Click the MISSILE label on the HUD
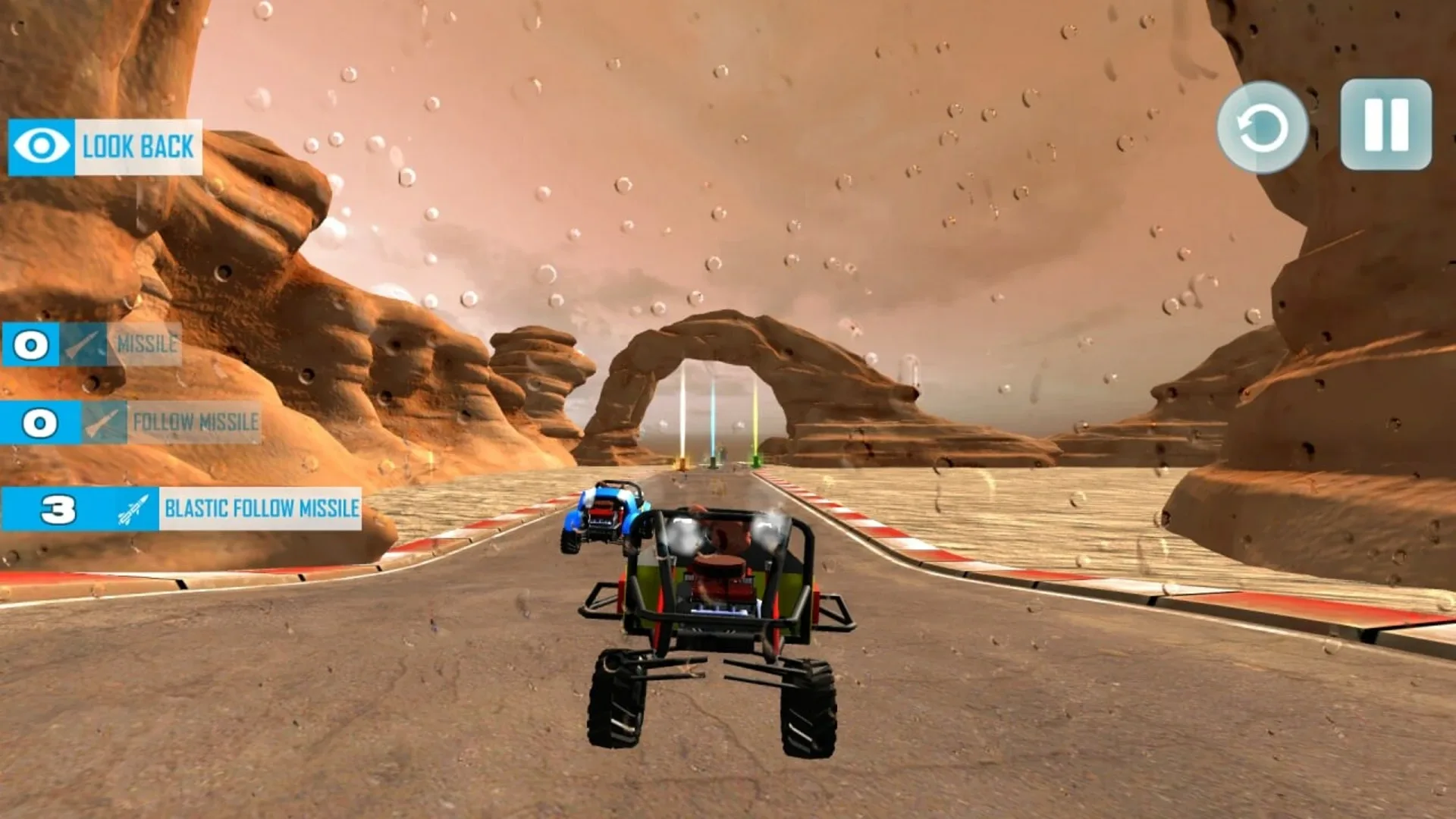Screen dimensions: 1456x819 click(147, 343)
